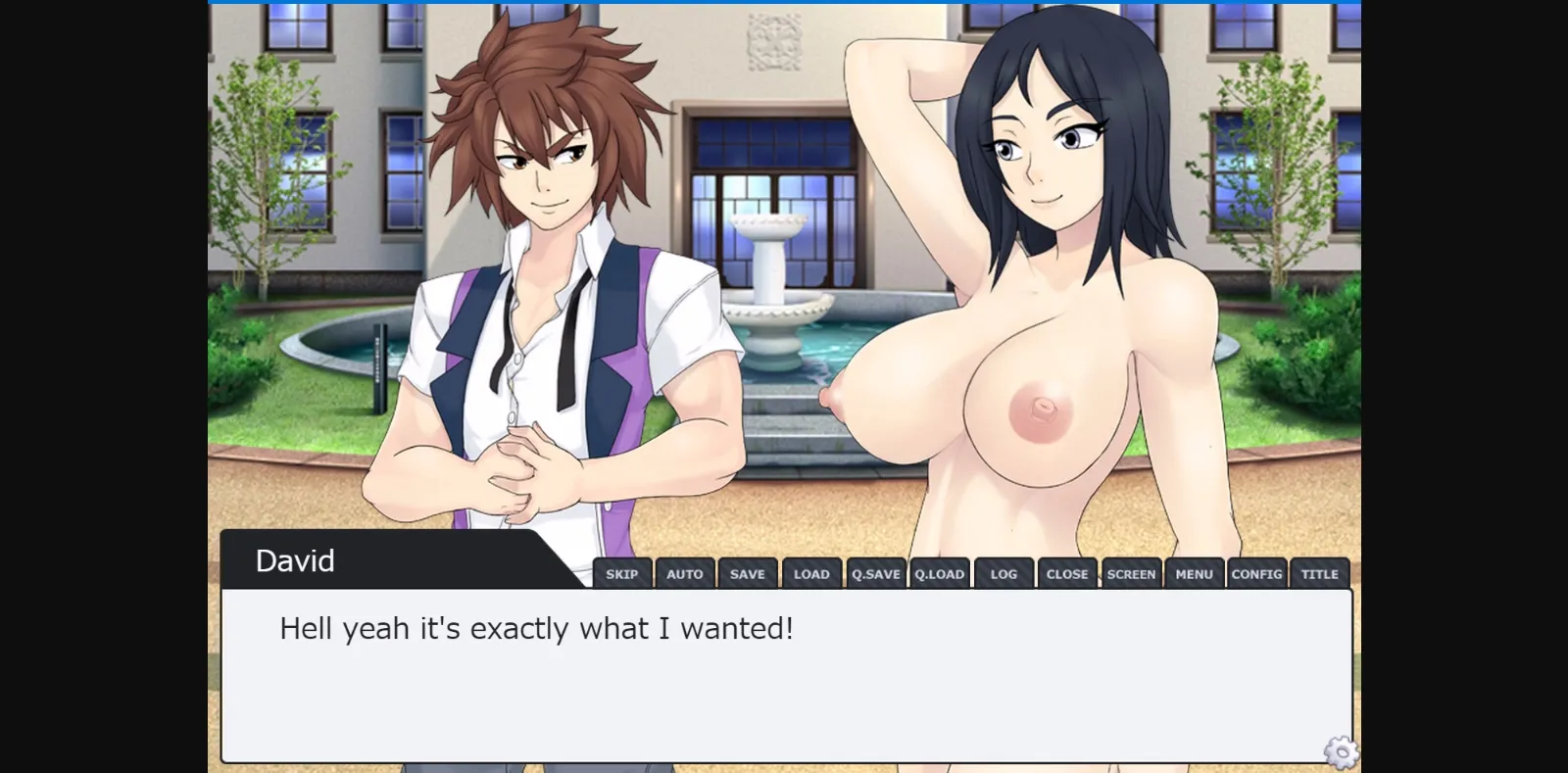Image resolution: width=1568 pixels, height=773 pixels.
Task: Open the SAVE screen
Action: coord(749,573)
